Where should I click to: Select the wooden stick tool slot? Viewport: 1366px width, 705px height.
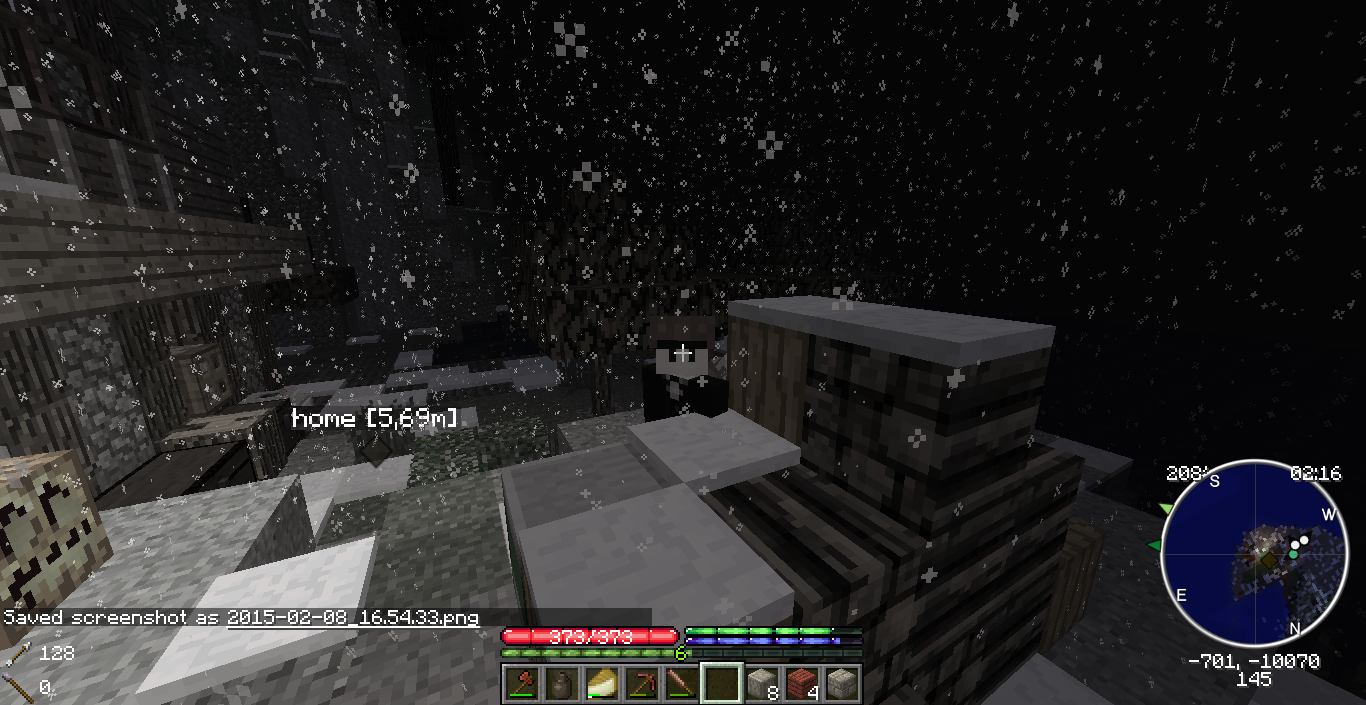tap(682, 684)
